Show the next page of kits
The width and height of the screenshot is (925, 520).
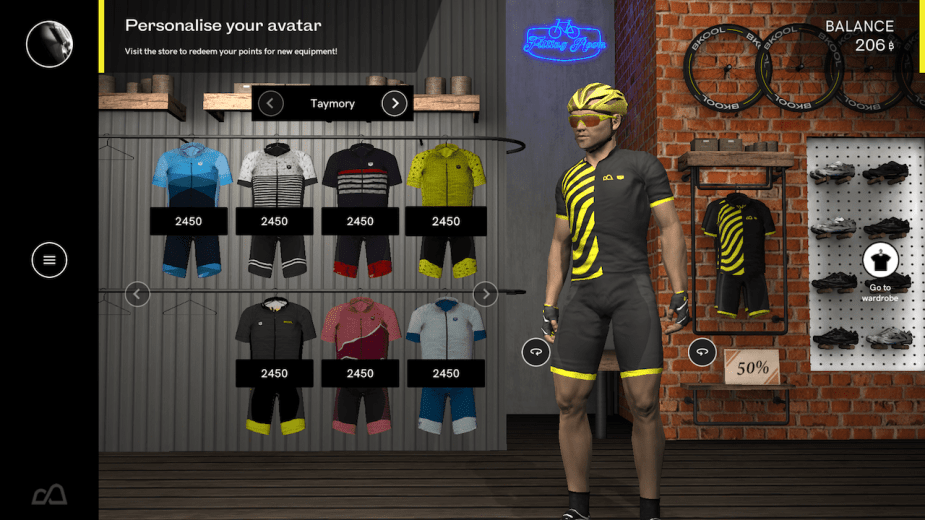pos(485,294)
